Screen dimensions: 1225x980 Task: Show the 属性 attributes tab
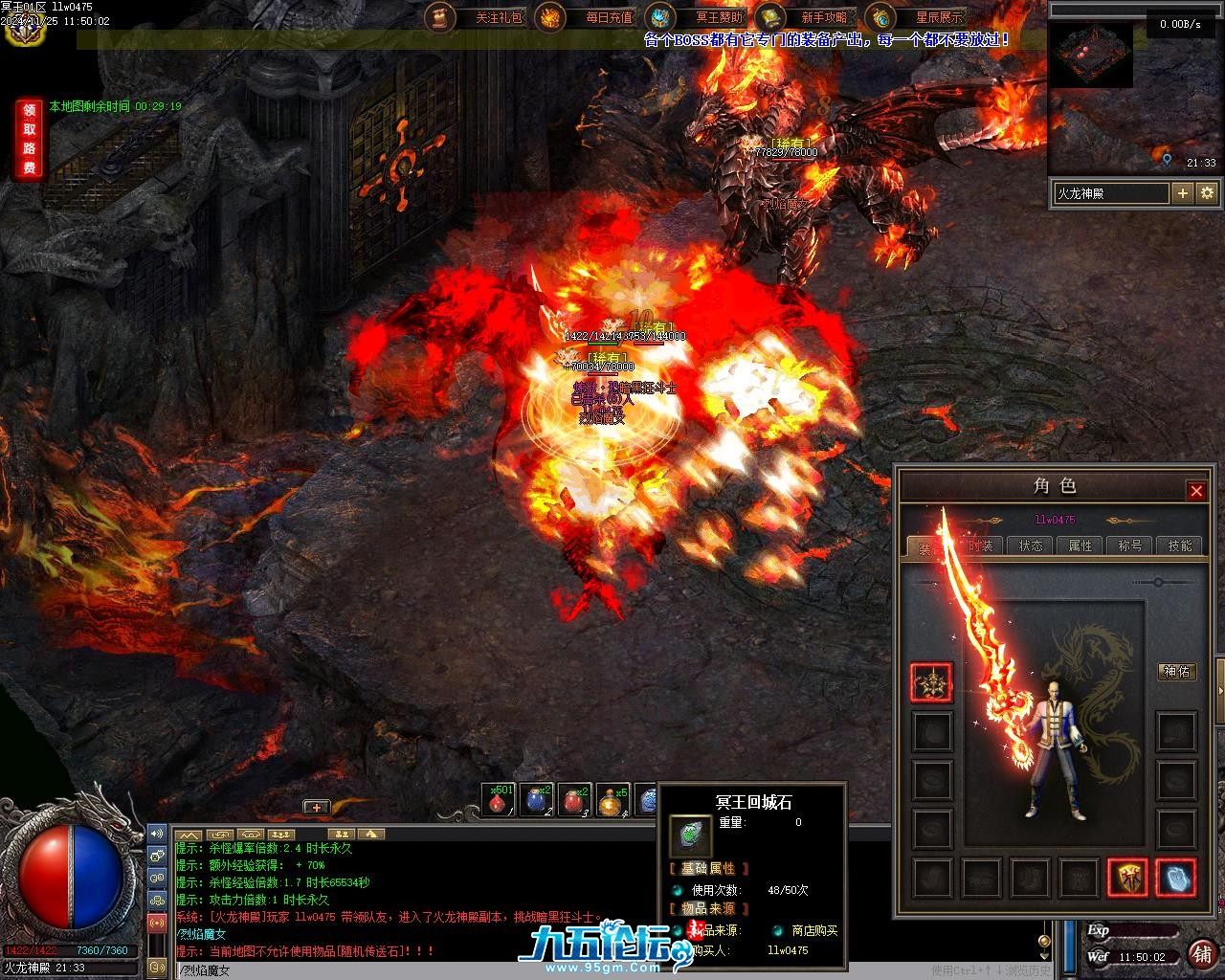pos(1080,546)
